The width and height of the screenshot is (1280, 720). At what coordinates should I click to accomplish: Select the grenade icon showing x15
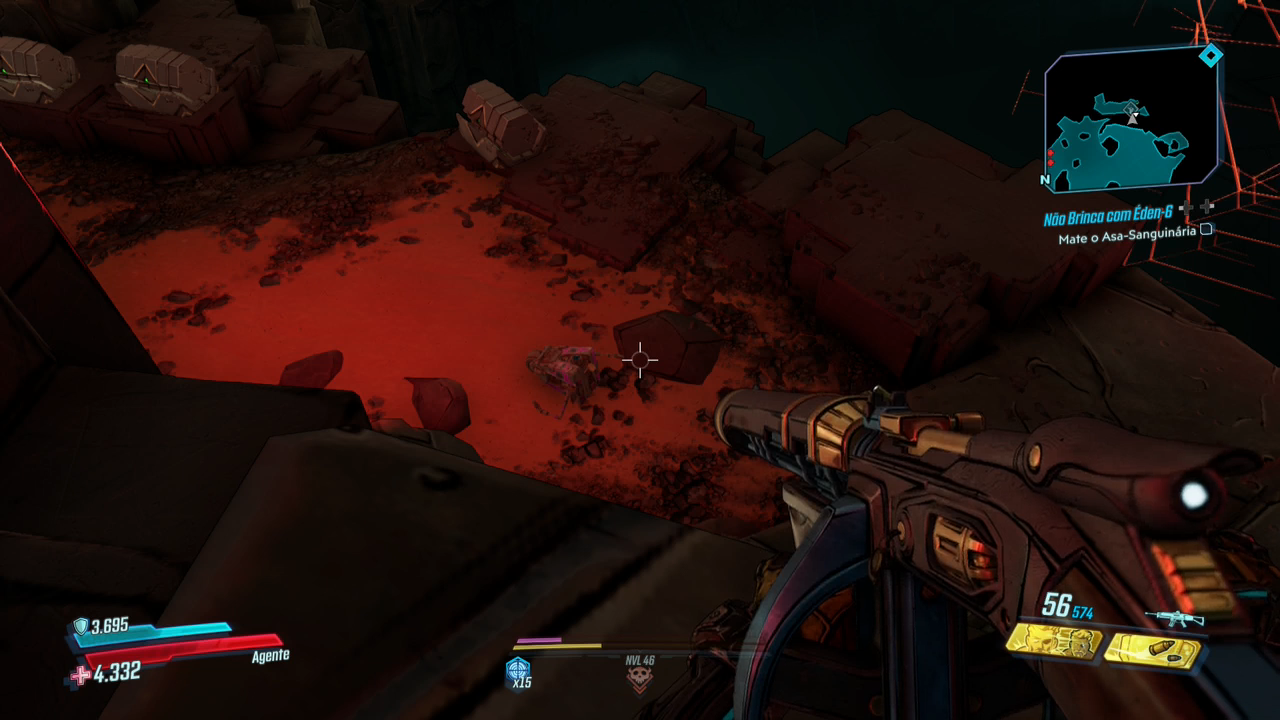pos(518,669)
